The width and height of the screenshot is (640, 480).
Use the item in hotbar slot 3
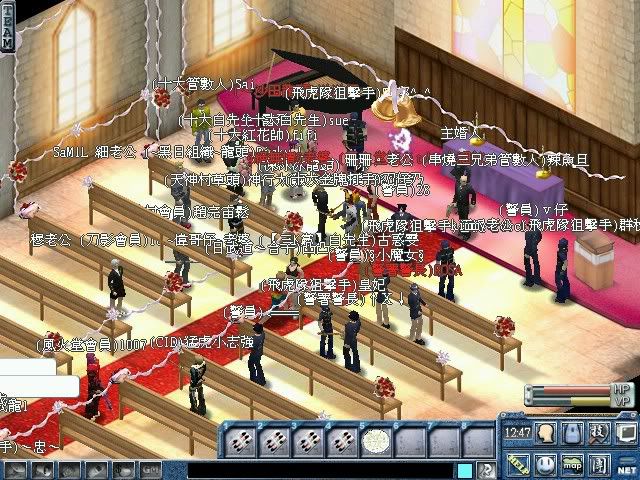point(309,438)
